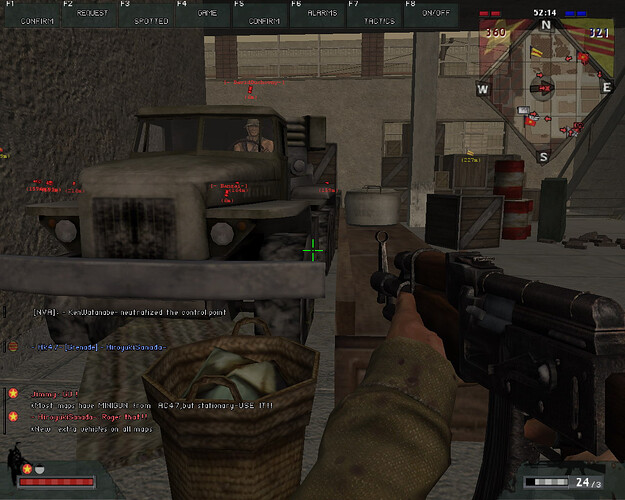This screenshot has height=500, width=625.
Task: Select the F3 Spotted radio command
Action: (150, 13)
